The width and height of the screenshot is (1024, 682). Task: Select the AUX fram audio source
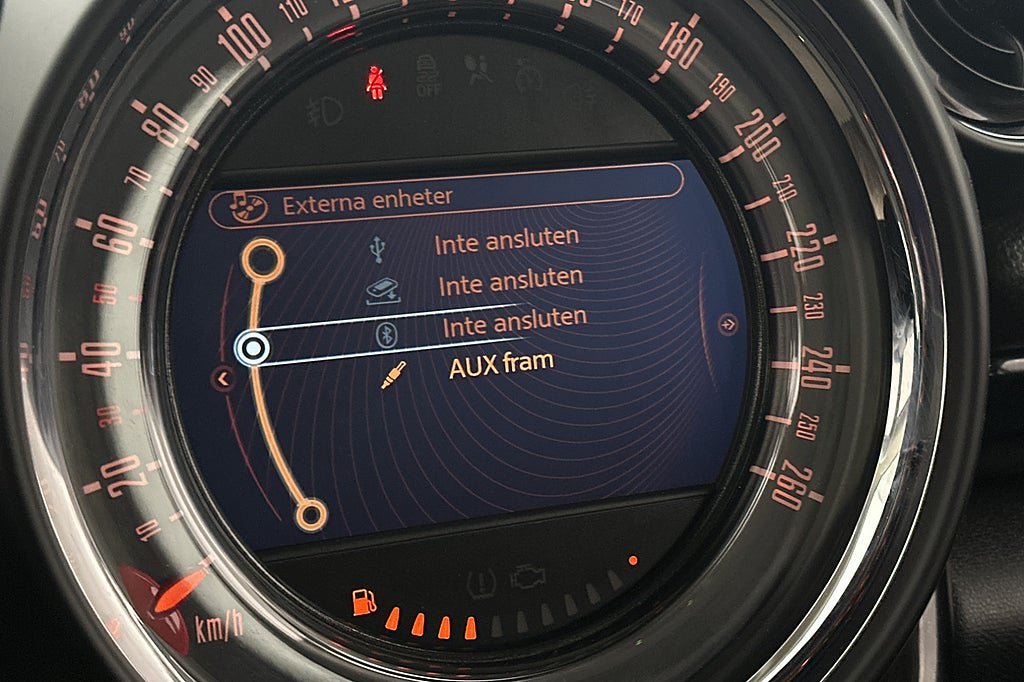coord(501,365)
